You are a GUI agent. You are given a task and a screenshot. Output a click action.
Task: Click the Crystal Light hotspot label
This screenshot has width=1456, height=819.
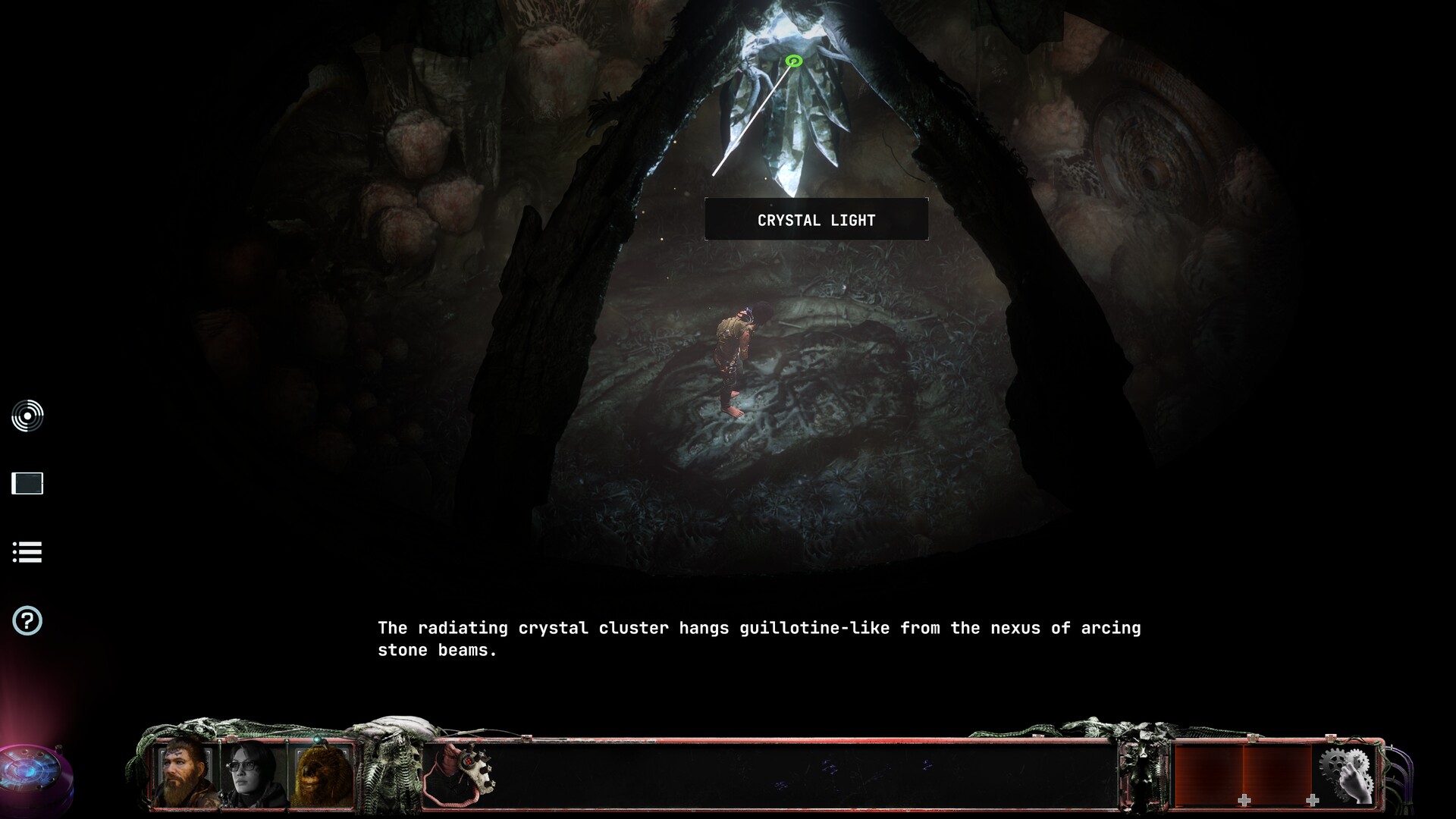point(816,220)
